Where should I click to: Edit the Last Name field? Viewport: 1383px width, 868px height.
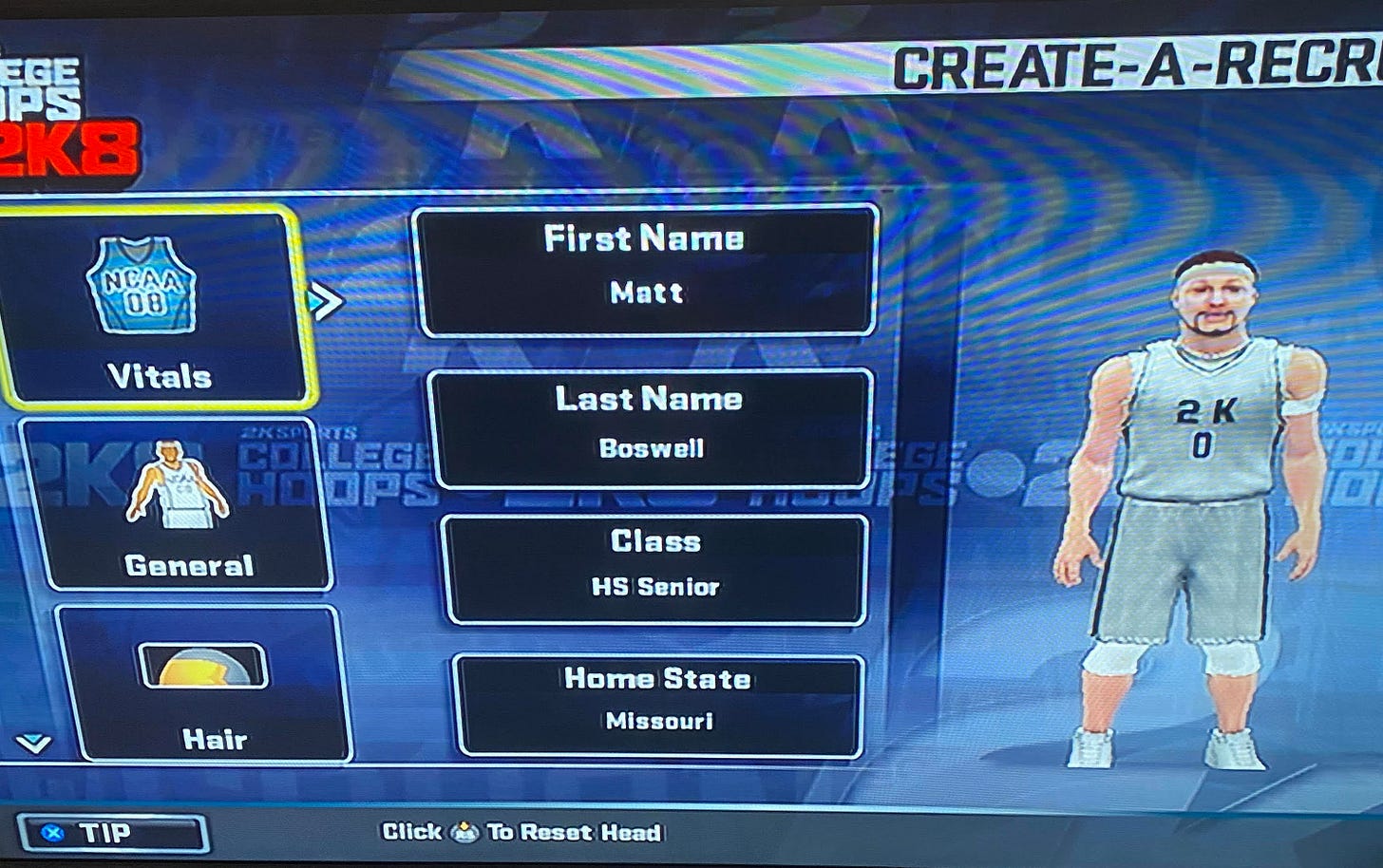650,427
